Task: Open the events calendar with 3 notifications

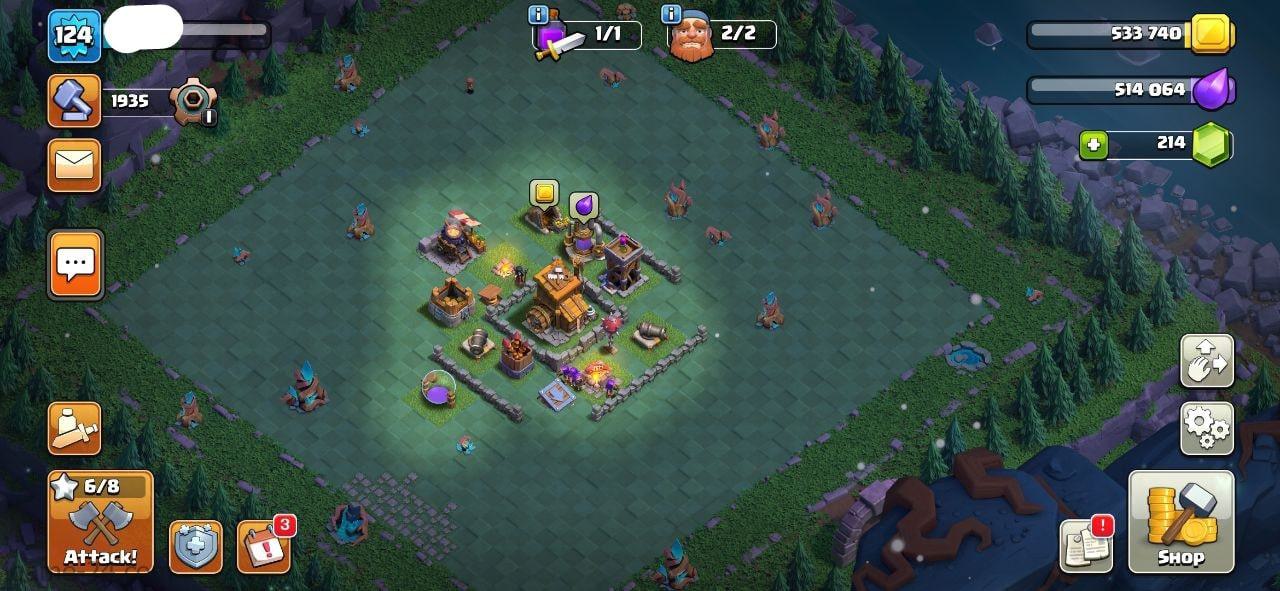Action: coord(264,546)
